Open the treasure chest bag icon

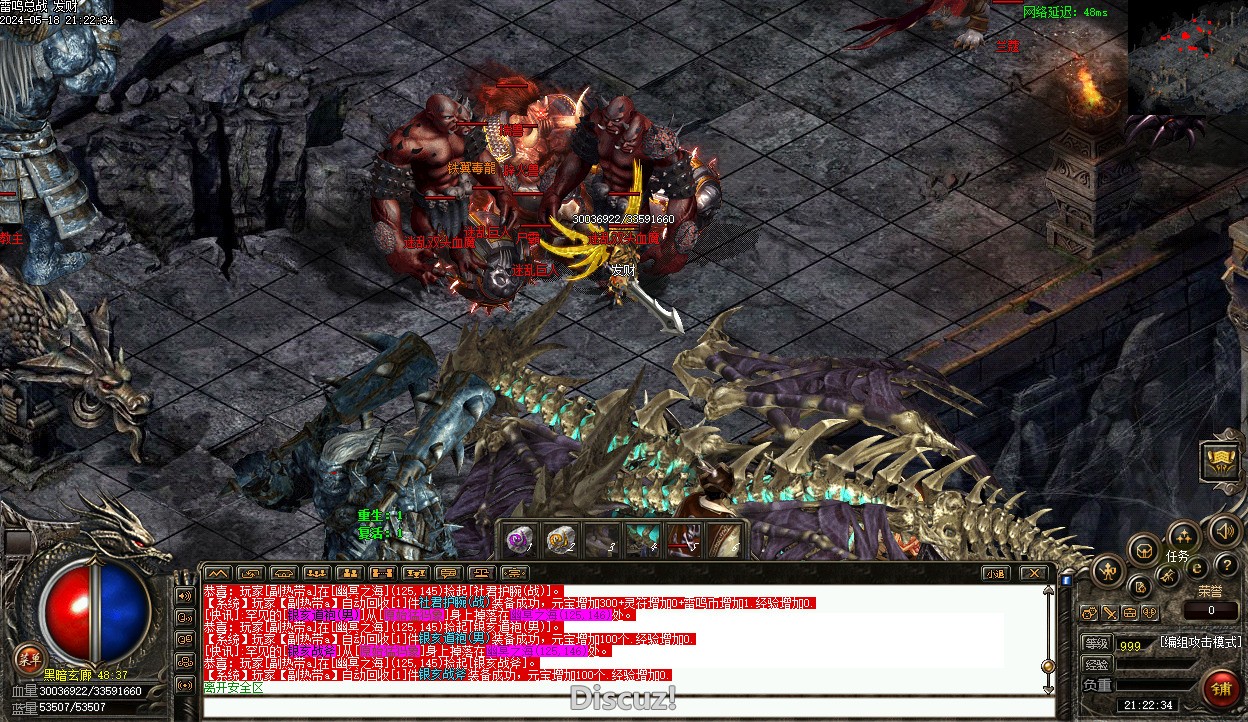click(x=1143, y=549)
